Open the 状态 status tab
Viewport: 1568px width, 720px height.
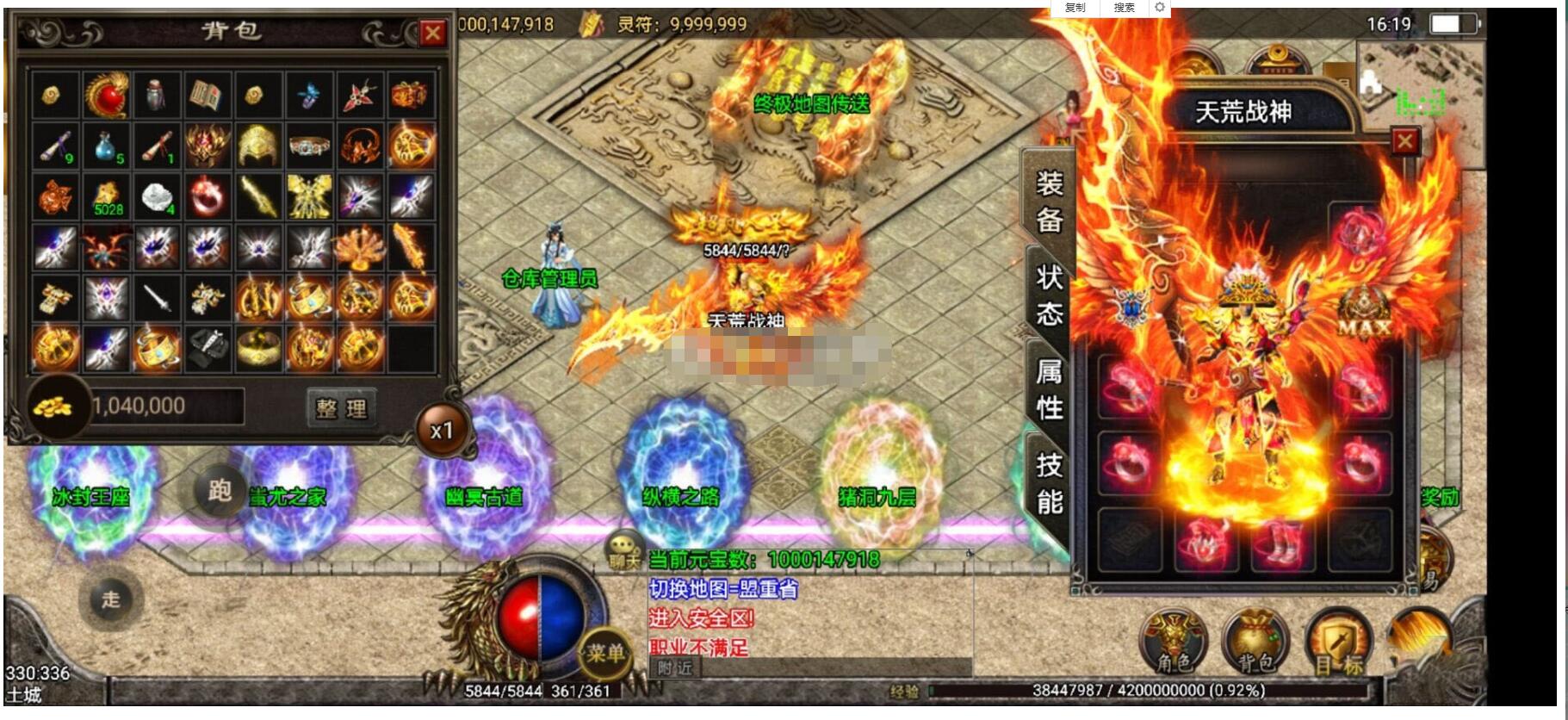[x=1049, y=295]
